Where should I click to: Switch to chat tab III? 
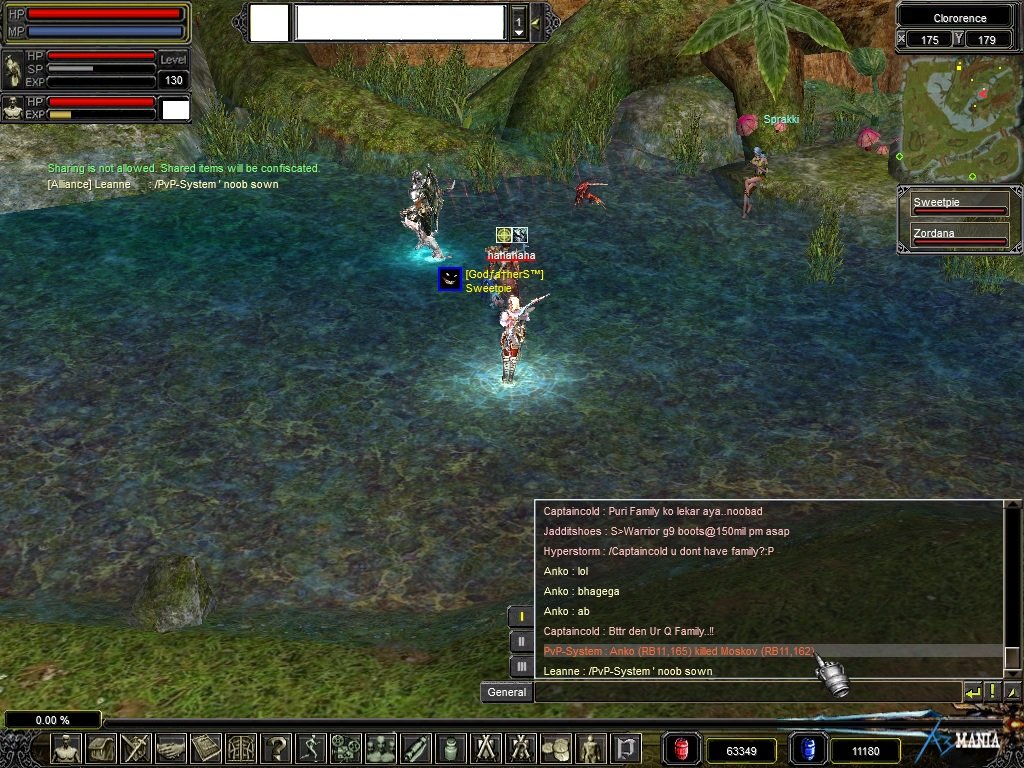[521, 667]
